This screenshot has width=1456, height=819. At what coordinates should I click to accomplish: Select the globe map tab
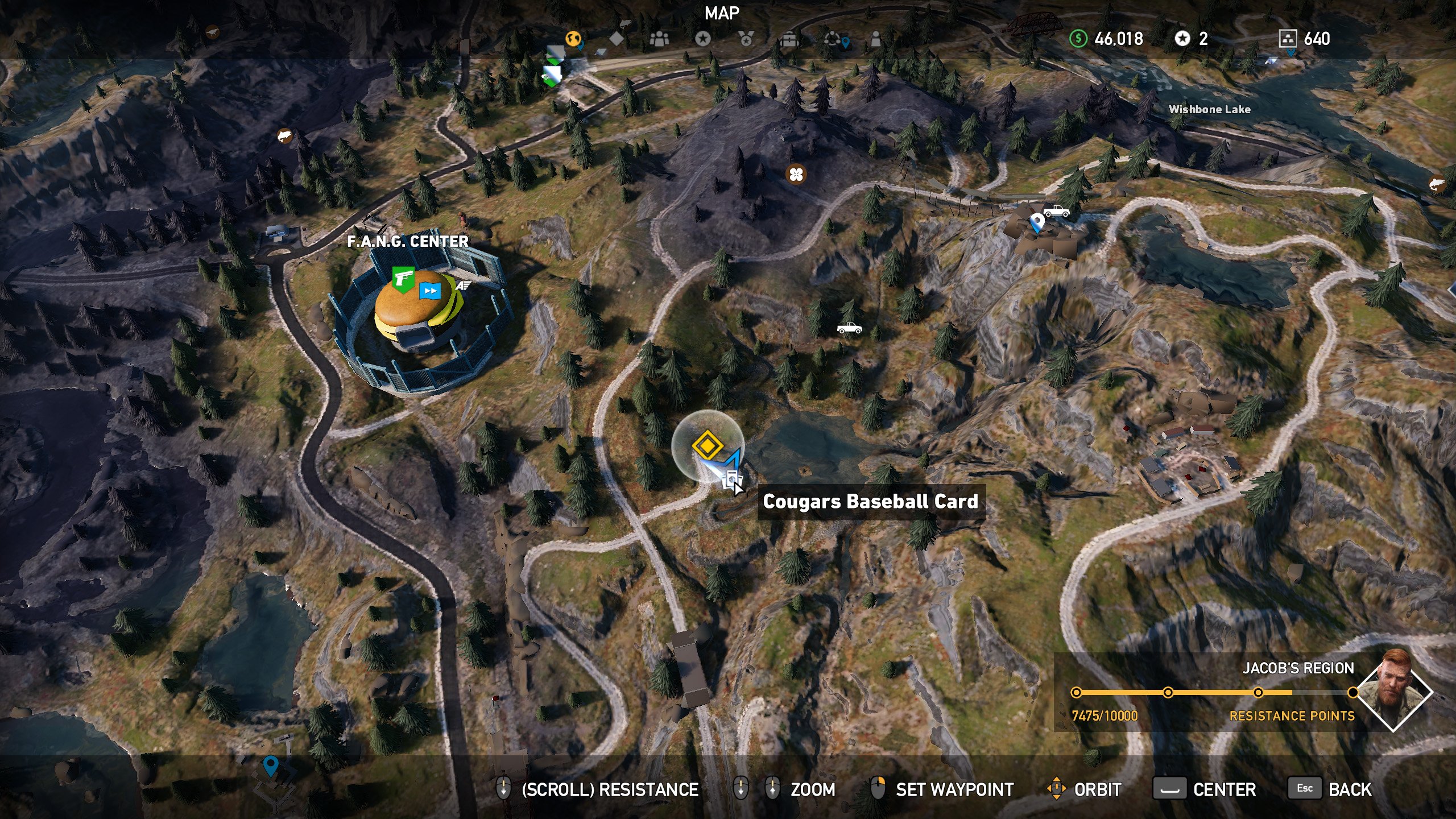573,39
